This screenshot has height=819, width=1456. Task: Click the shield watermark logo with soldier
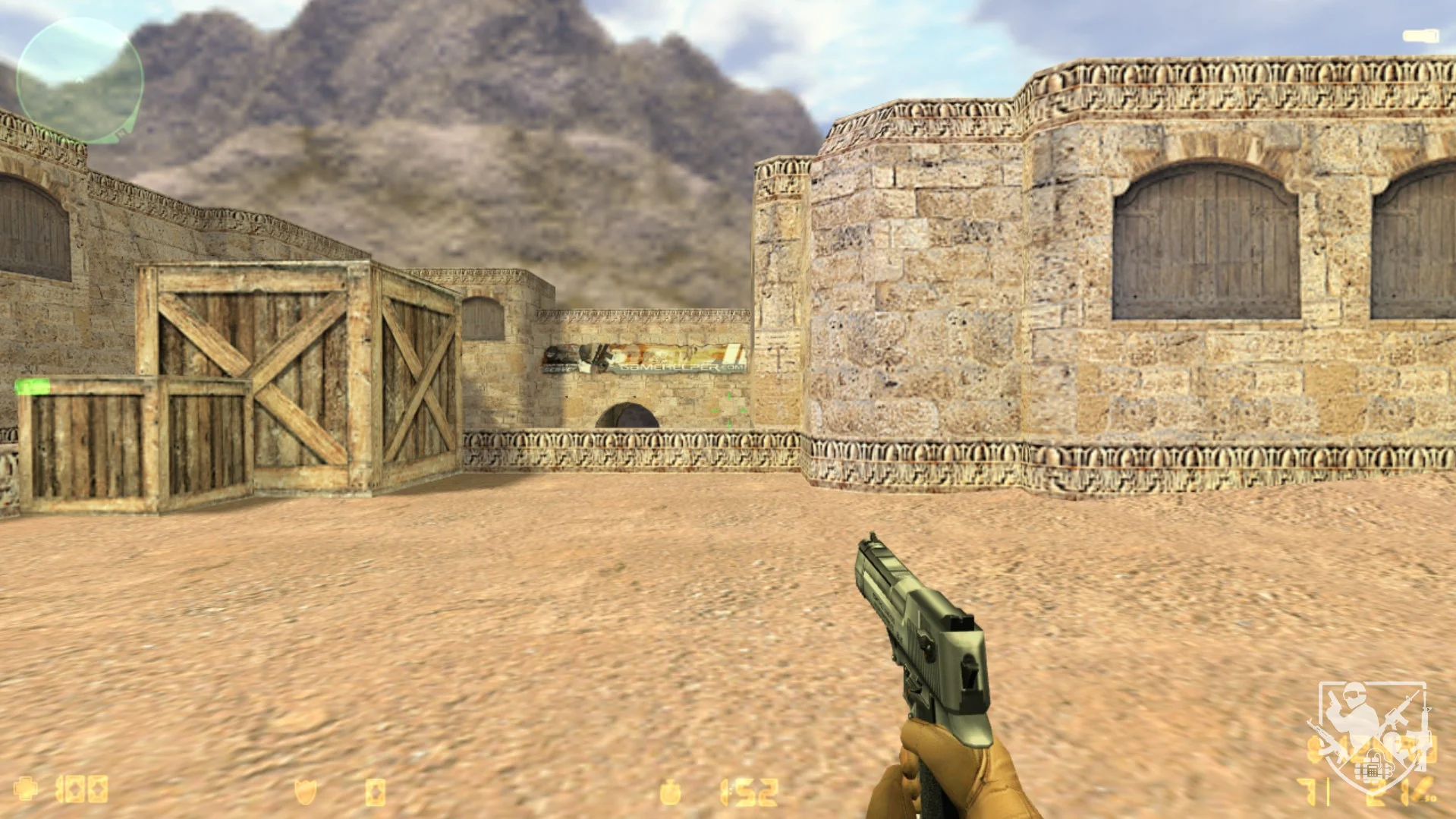[x=1372, y=735]
